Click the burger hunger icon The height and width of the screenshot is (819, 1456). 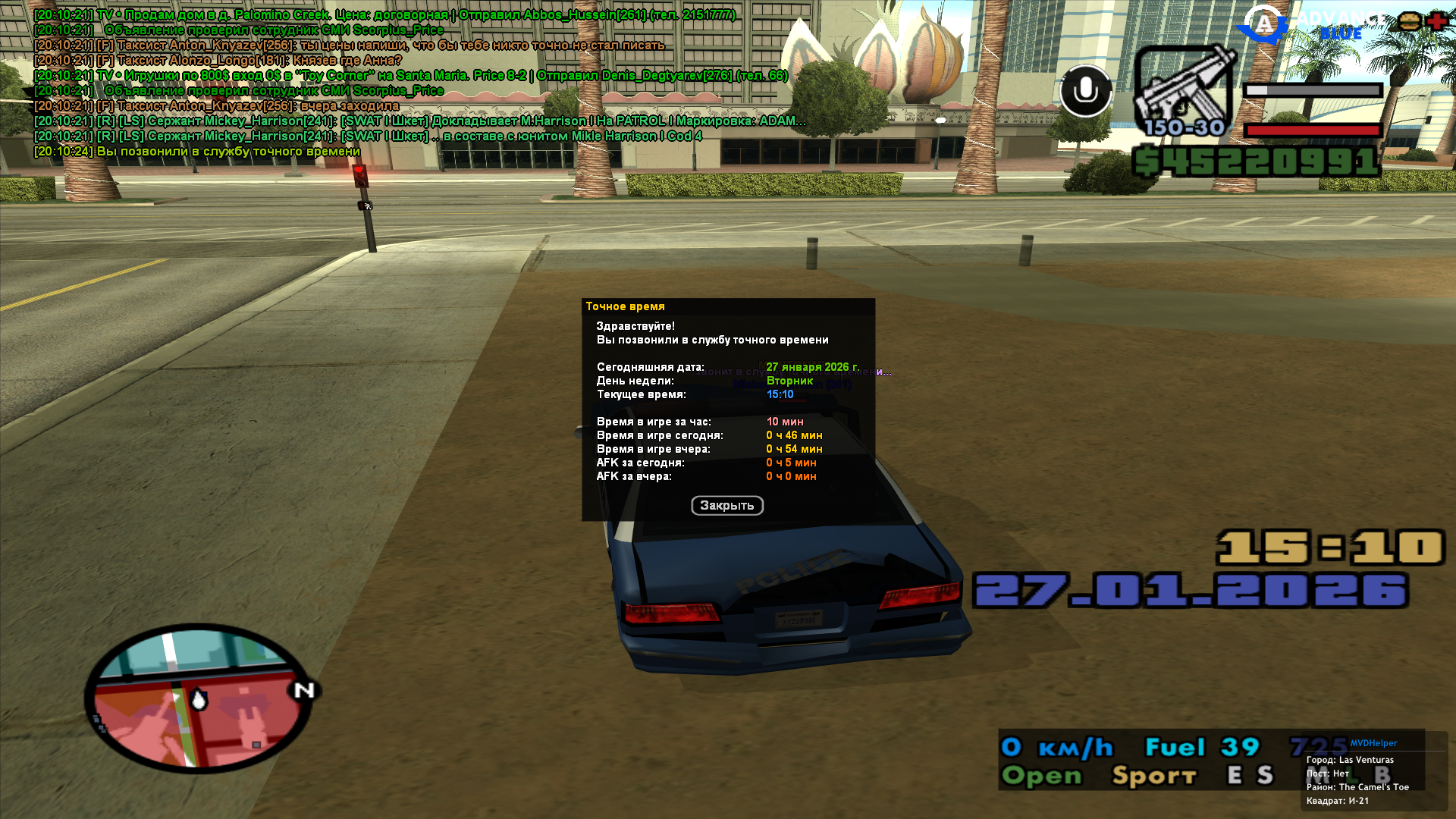point(1409,21)
